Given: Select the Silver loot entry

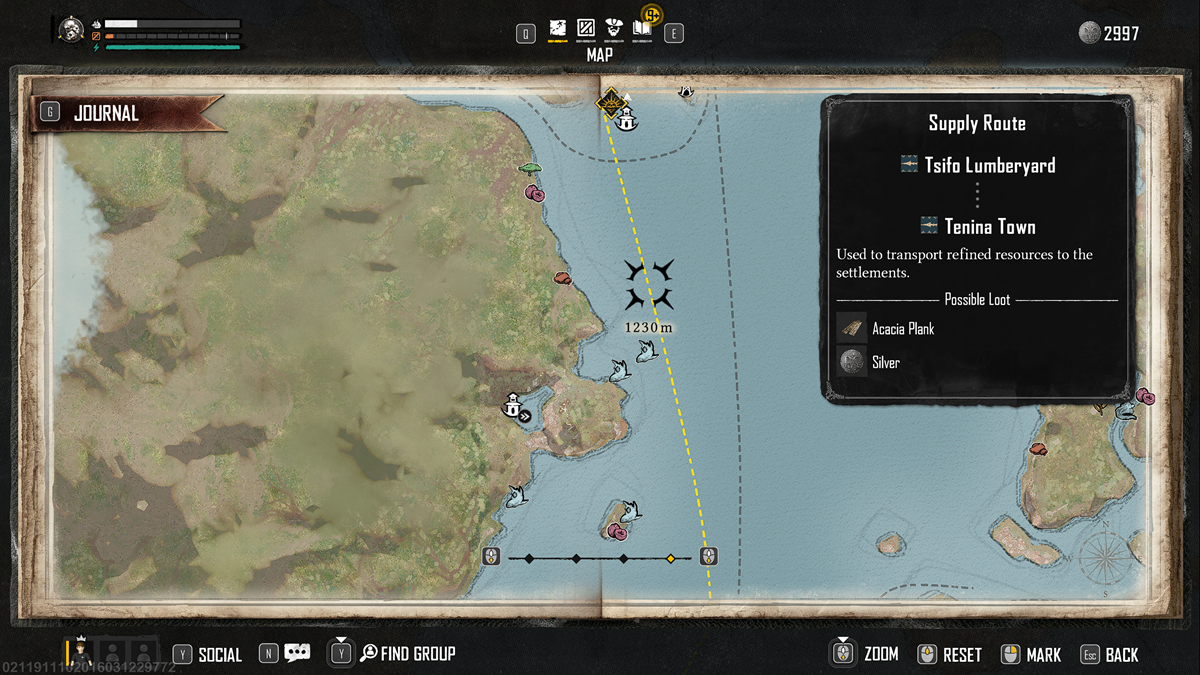Looking at the screenshot, I should tap(885, 363).
